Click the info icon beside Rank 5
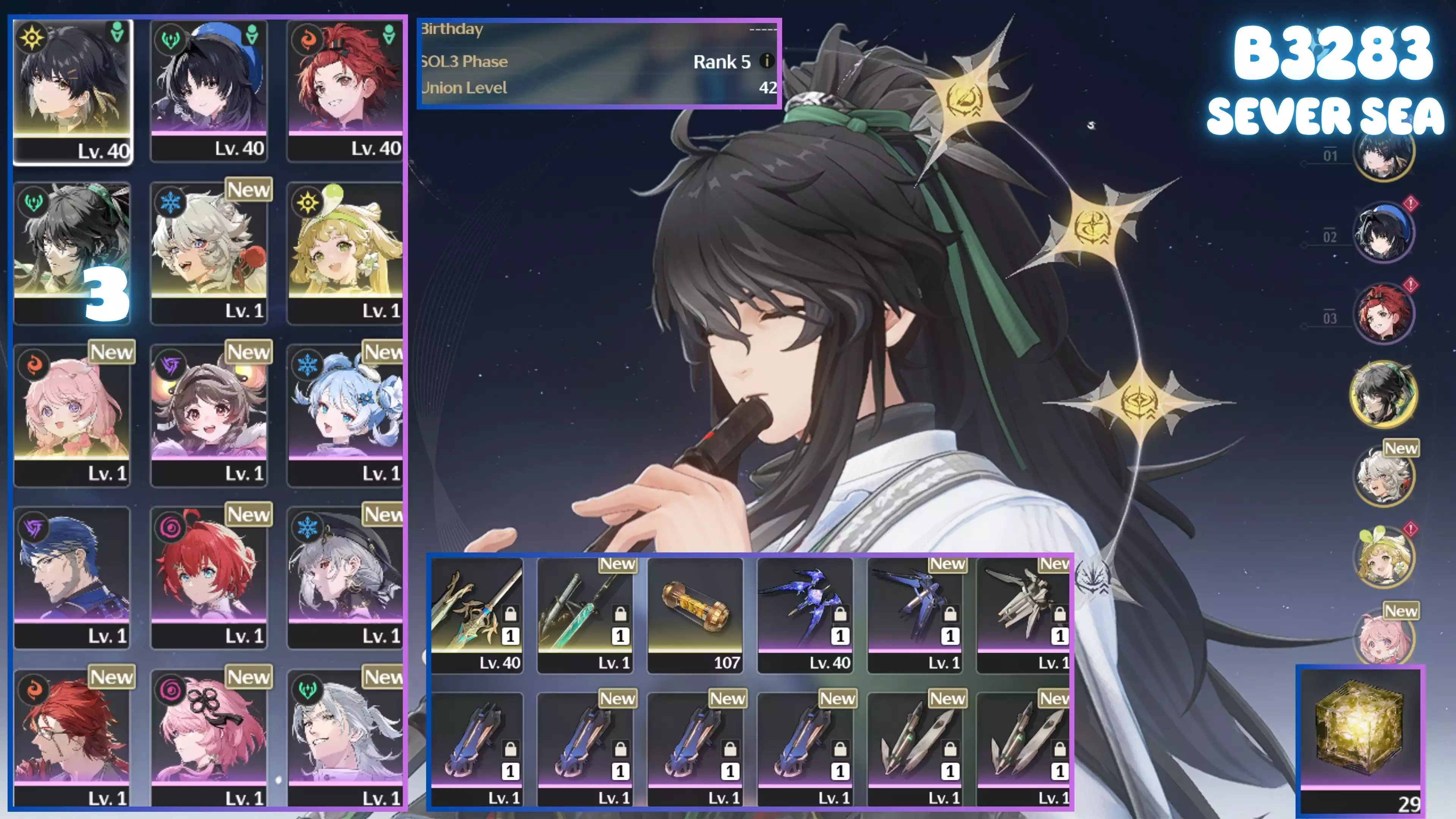Image resolution: width=1456 pixels, height=819 pixels. click(x=766, y=61)
